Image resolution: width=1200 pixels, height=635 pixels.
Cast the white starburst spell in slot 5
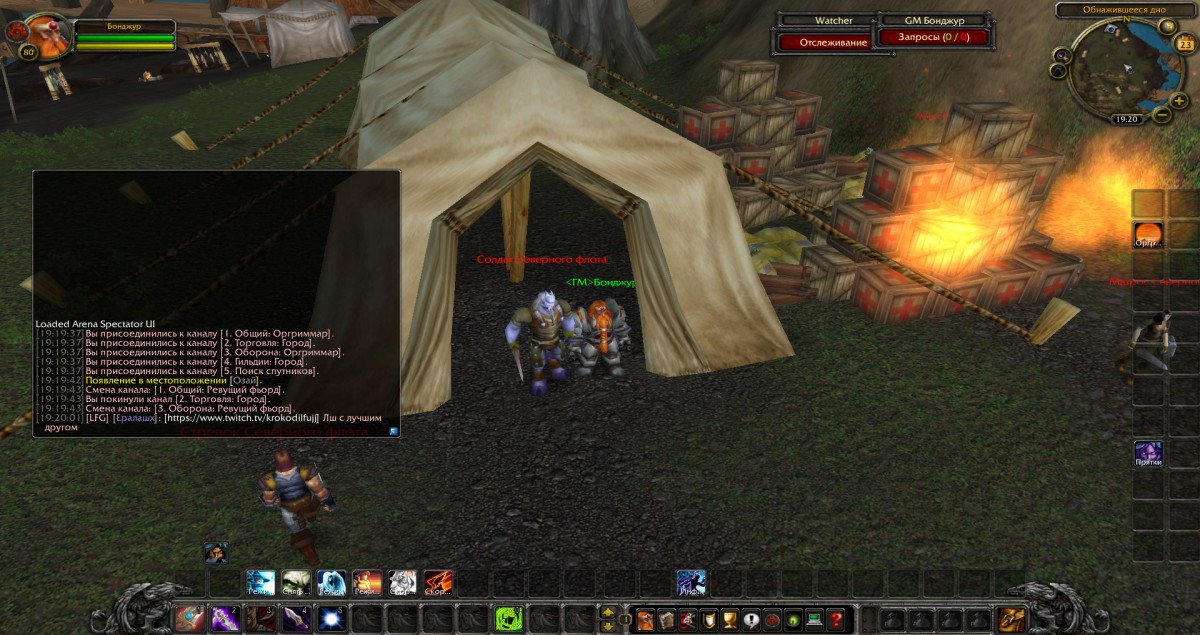tap(332, 619)
